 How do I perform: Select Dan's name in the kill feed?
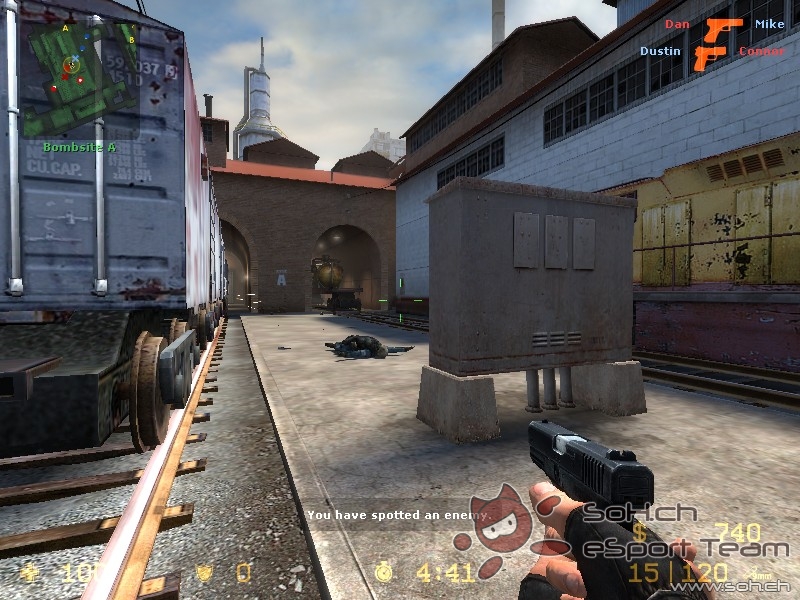click(x=677, y=24)
